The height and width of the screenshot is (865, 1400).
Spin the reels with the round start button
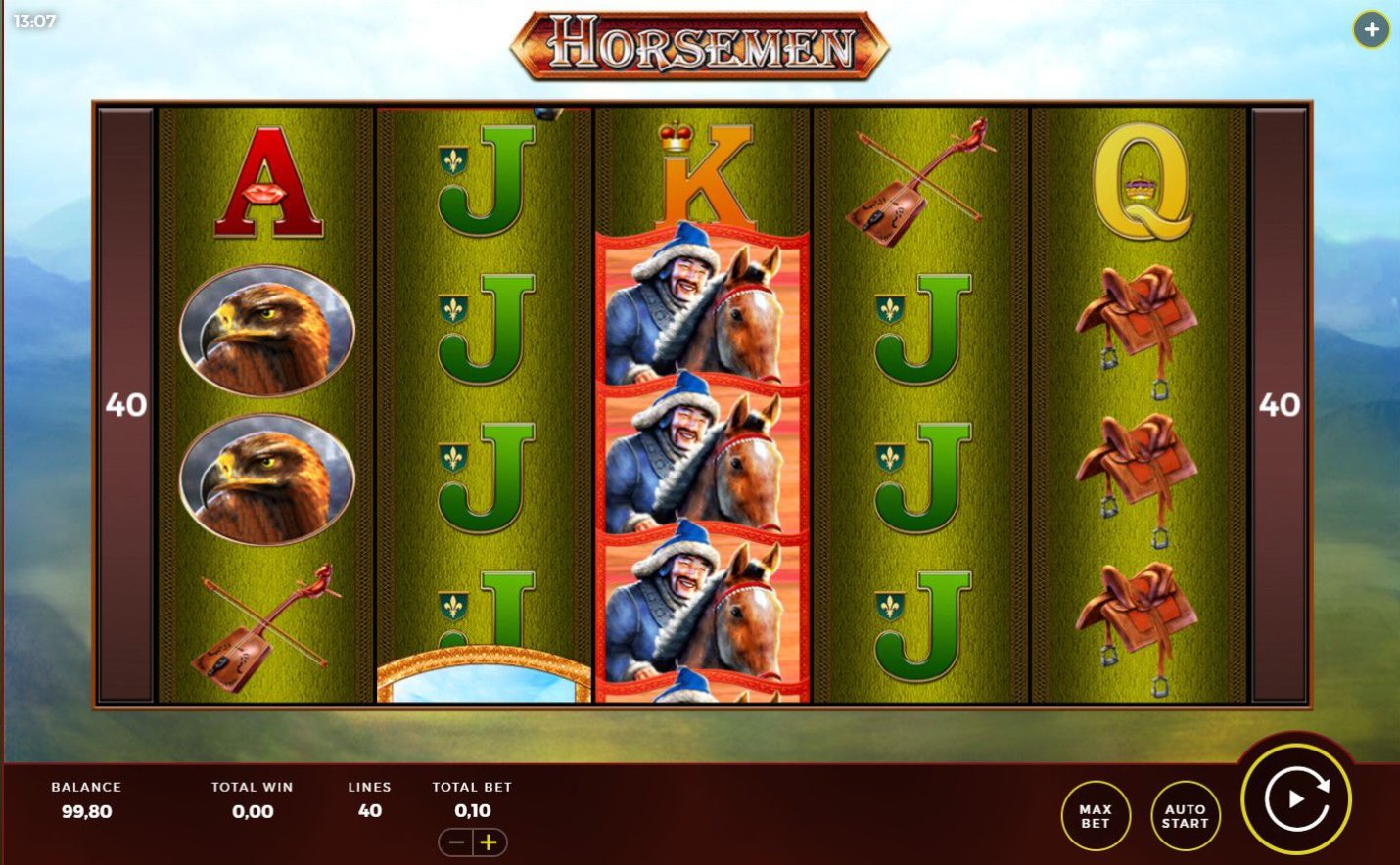pyautogui.click(x=1296, y=799)
